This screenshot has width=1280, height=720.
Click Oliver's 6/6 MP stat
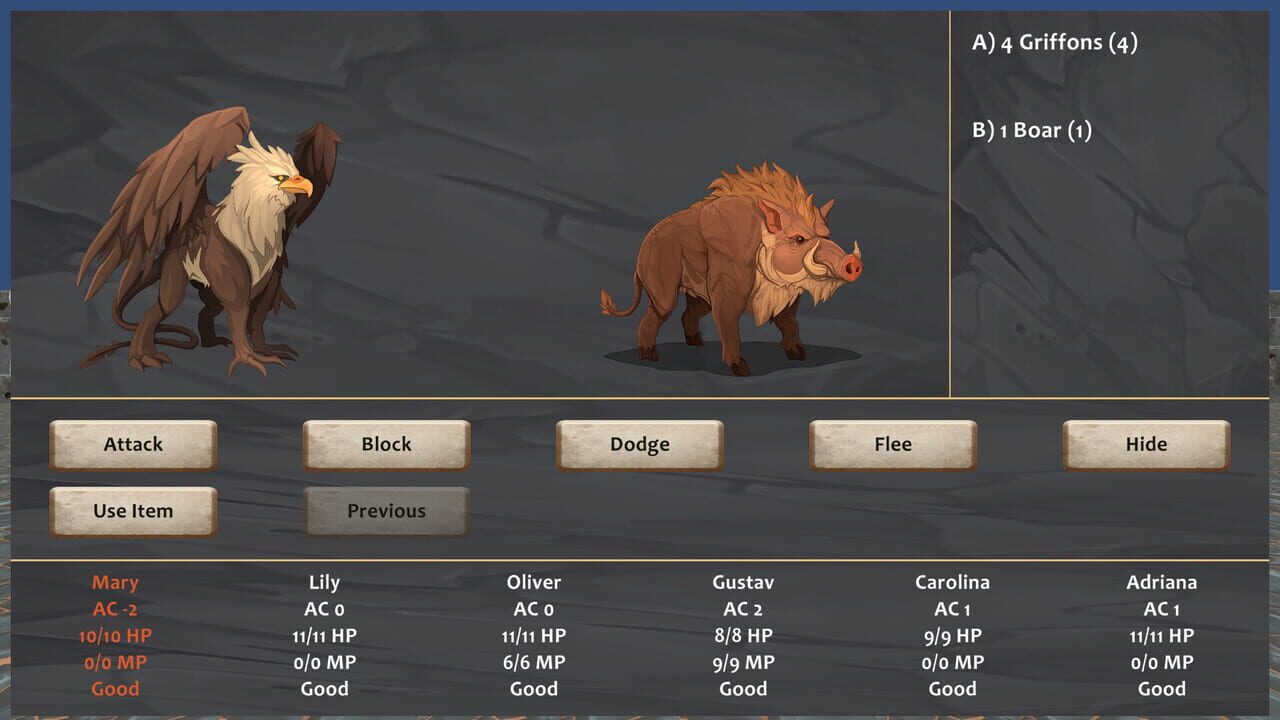coord(533,662)
